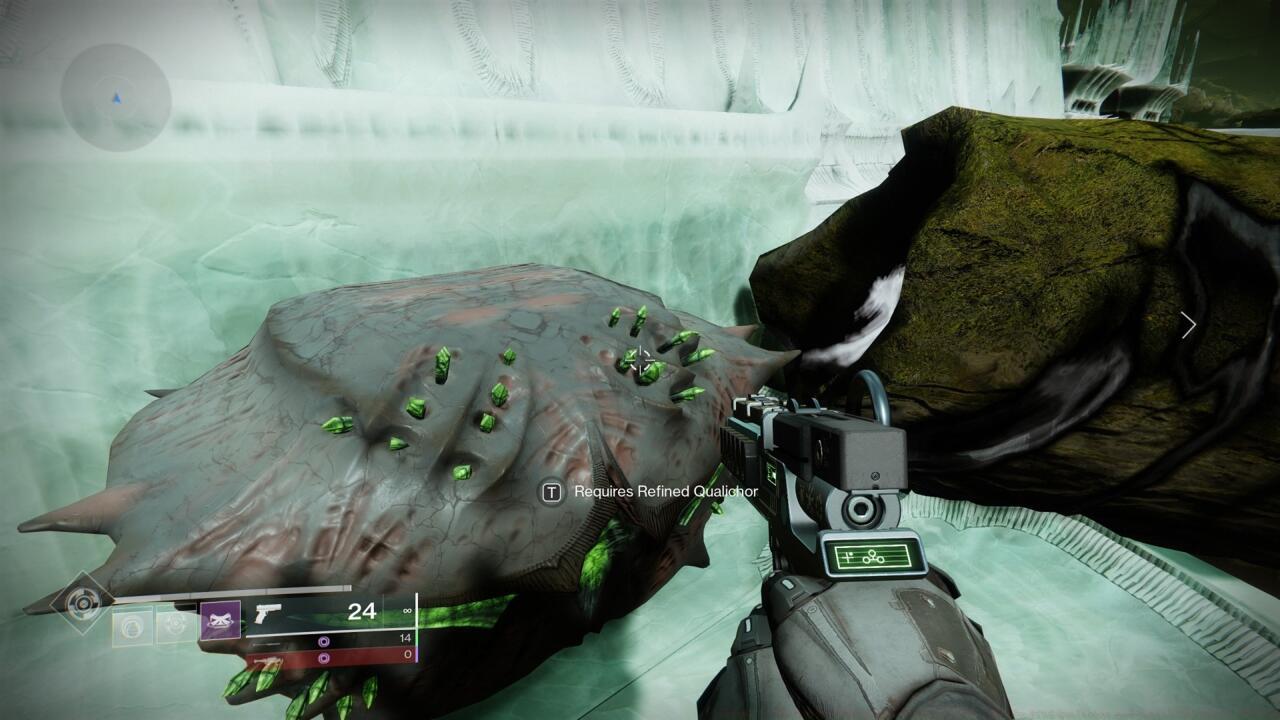Expand the right-edge chevron arrow

[x=1188, y=325]
